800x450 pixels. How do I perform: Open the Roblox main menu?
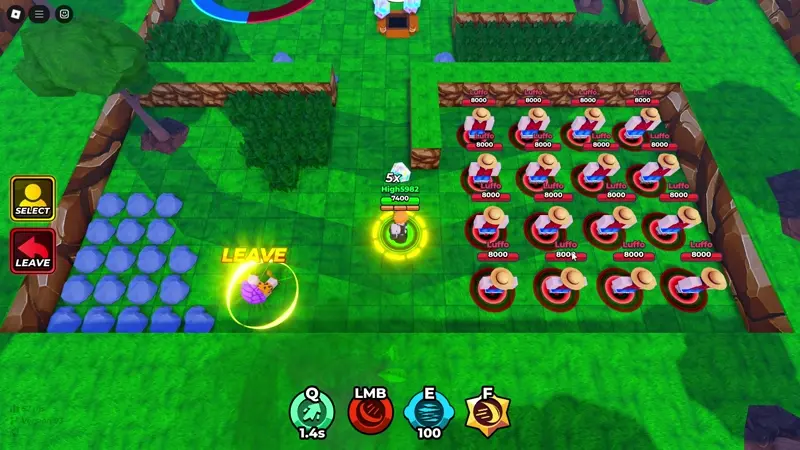pyautogui.click(x=14, y=14)
